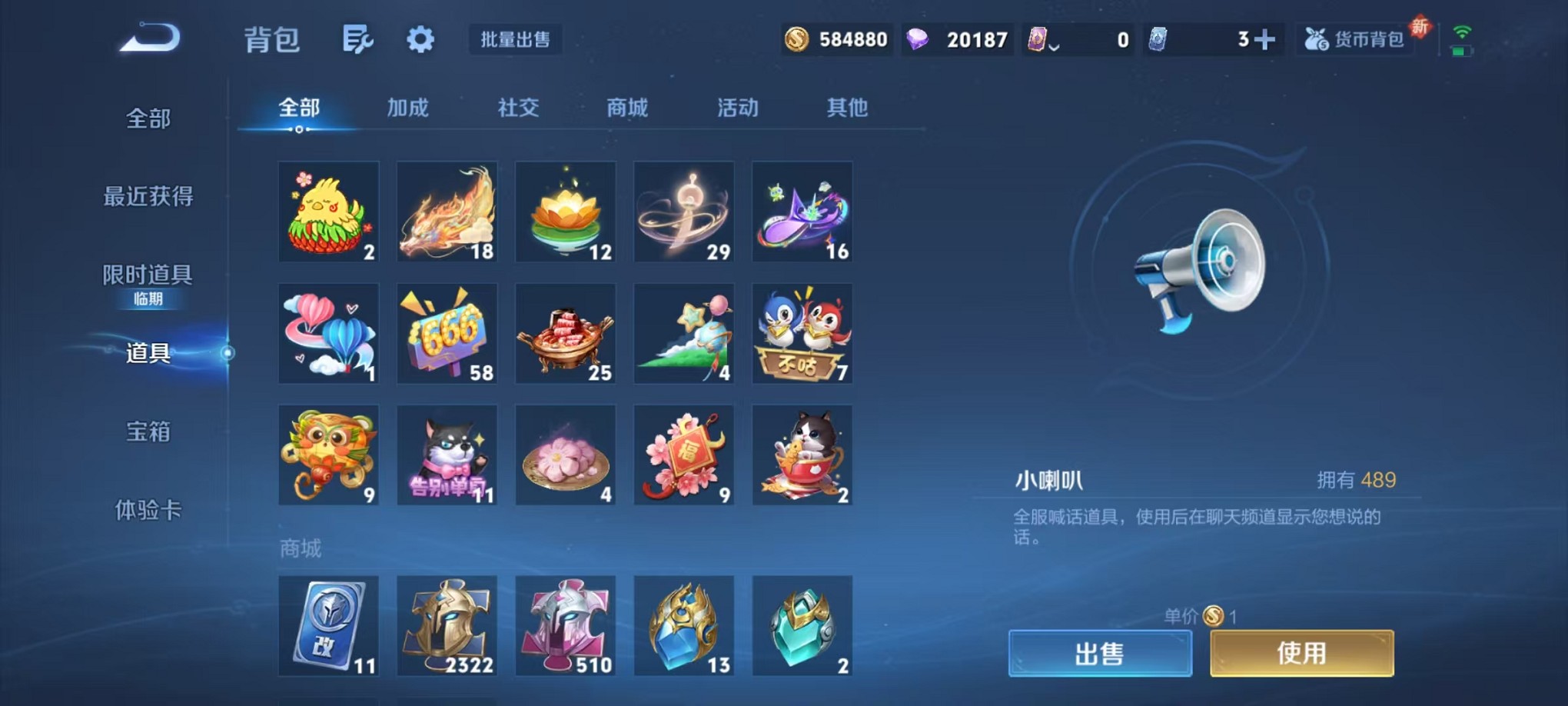
Task: Select the lotus lamp item with count 12
Action: click(x=566, y=211)
